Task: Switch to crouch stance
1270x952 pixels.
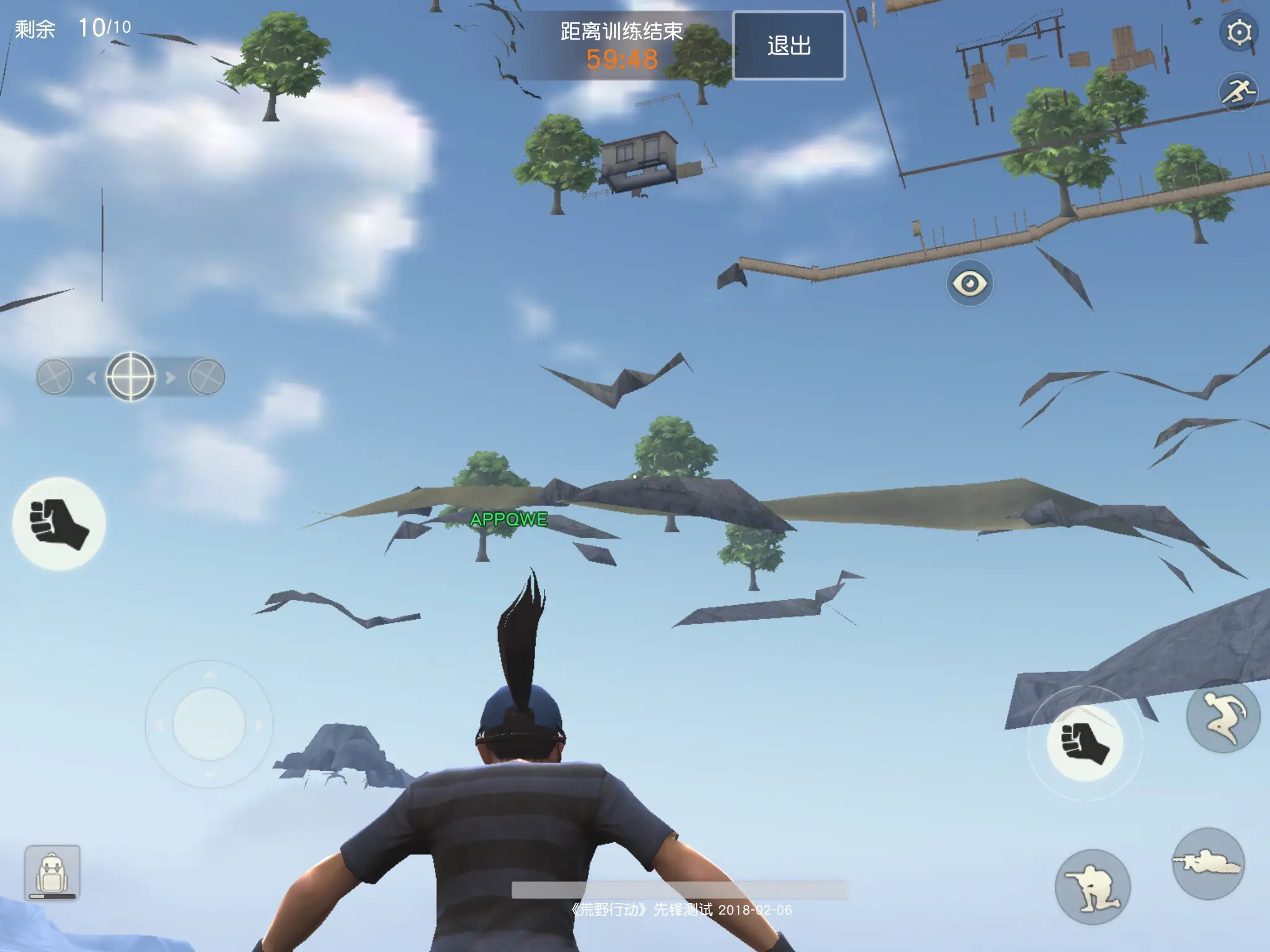Action: (1093, 888)
